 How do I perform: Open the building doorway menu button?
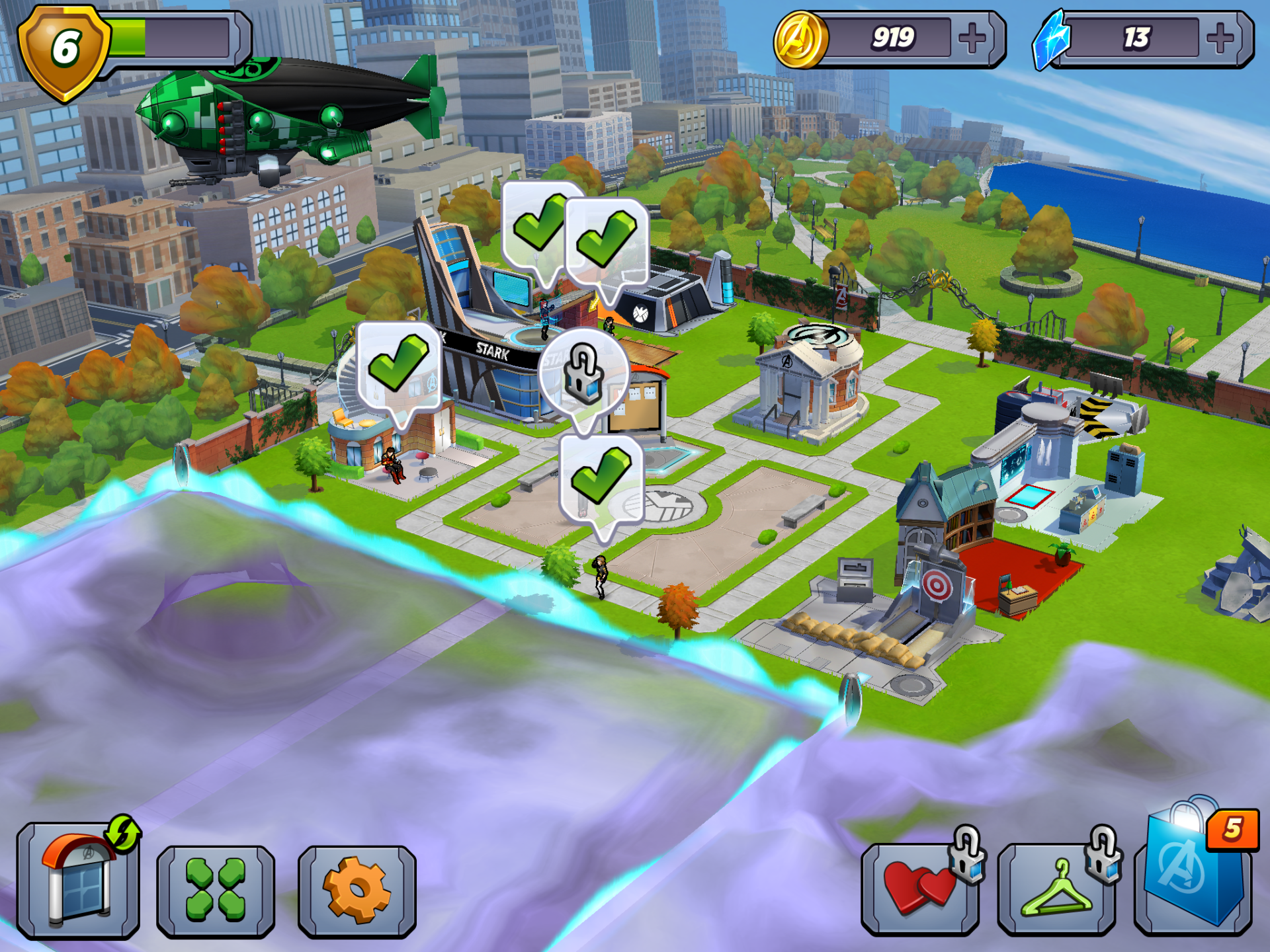tap(79, 881)
